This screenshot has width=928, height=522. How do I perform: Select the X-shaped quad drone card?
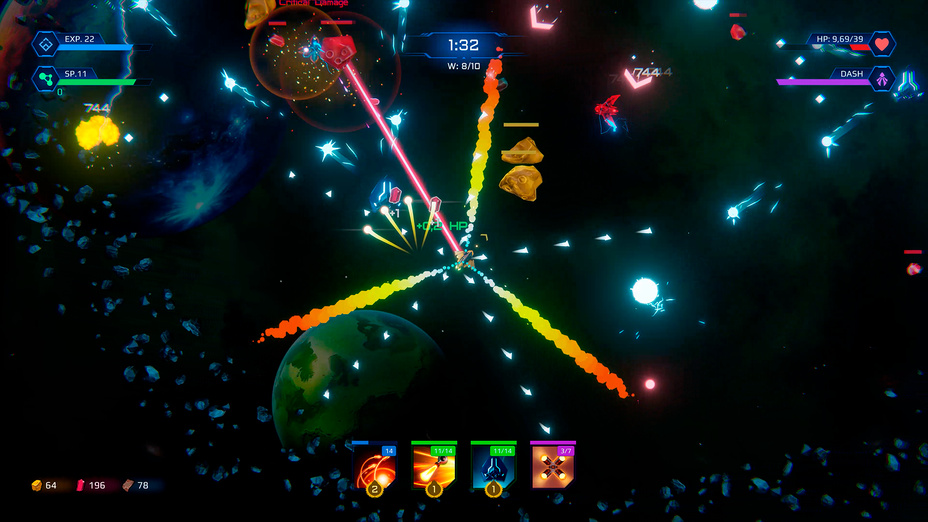pyautogui.click(x=552, y=467)
